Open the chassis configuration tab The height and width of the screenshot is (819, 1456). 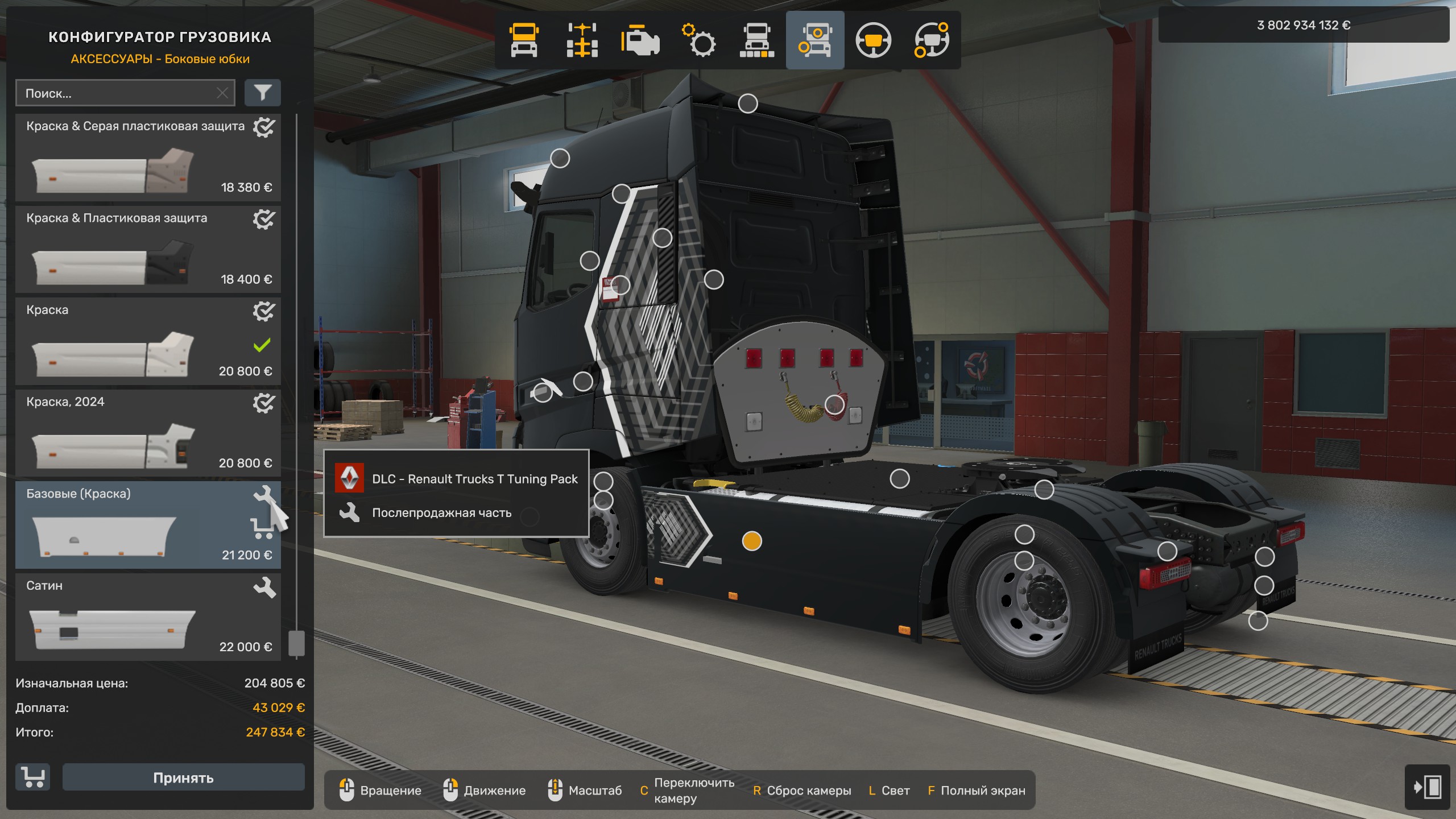pos(582,40)
